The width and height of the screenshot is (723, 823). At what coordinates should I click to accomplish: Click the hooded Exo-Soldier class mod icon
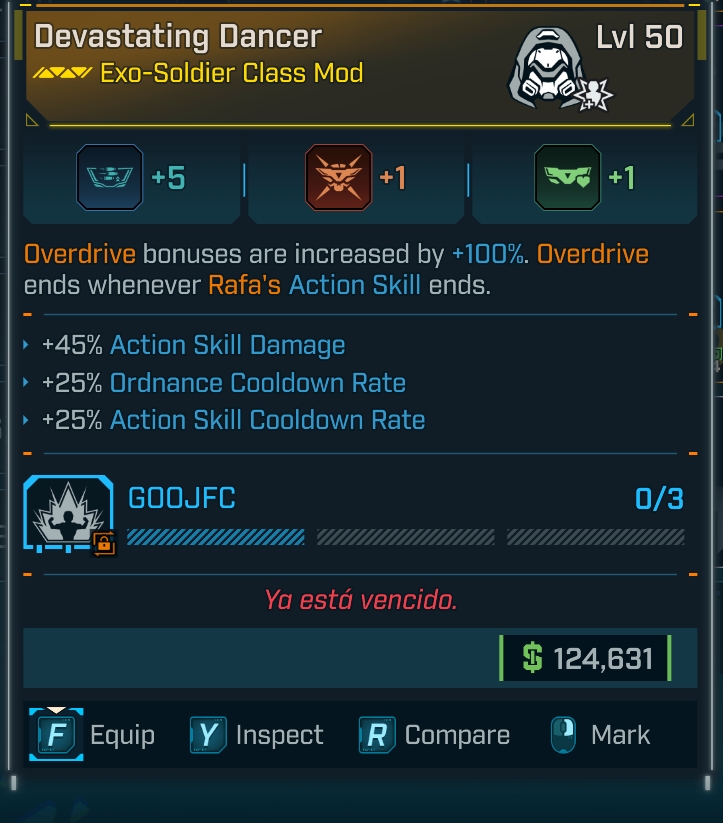(x=546, y=68)
